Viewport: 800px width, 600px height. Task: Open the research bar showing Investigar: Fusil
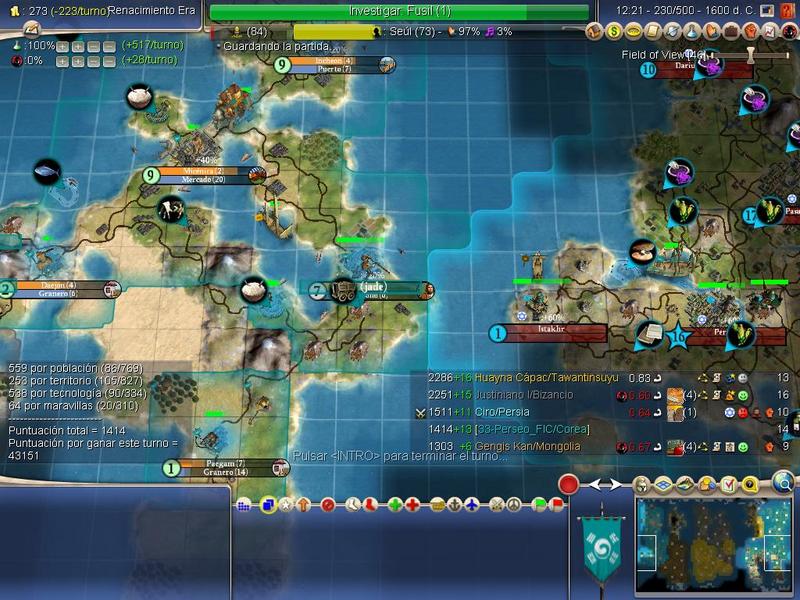click(x=400, y=11)
